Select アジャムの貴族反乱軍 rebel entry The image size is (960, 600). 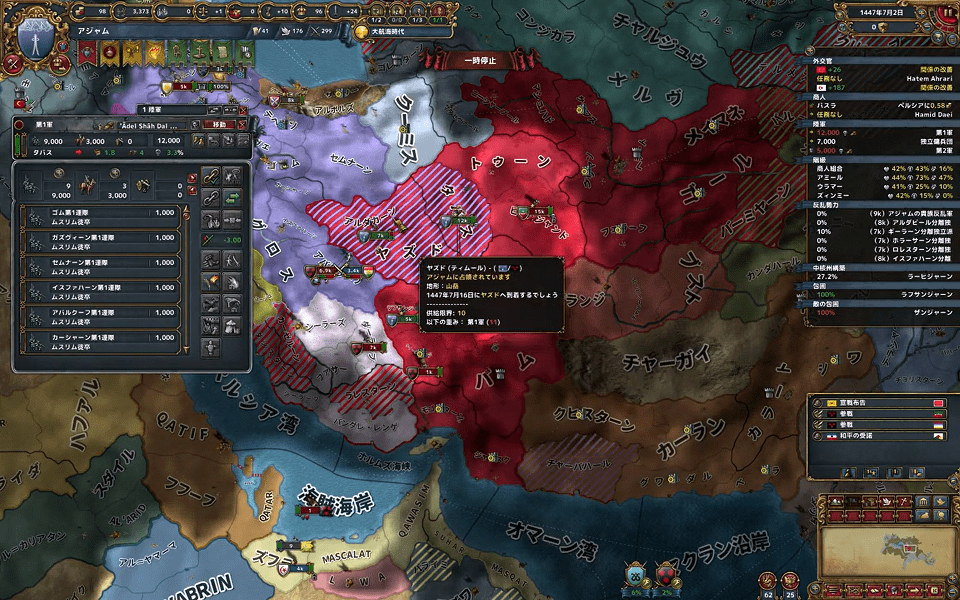pyautogui.click(x=880, y=213)
